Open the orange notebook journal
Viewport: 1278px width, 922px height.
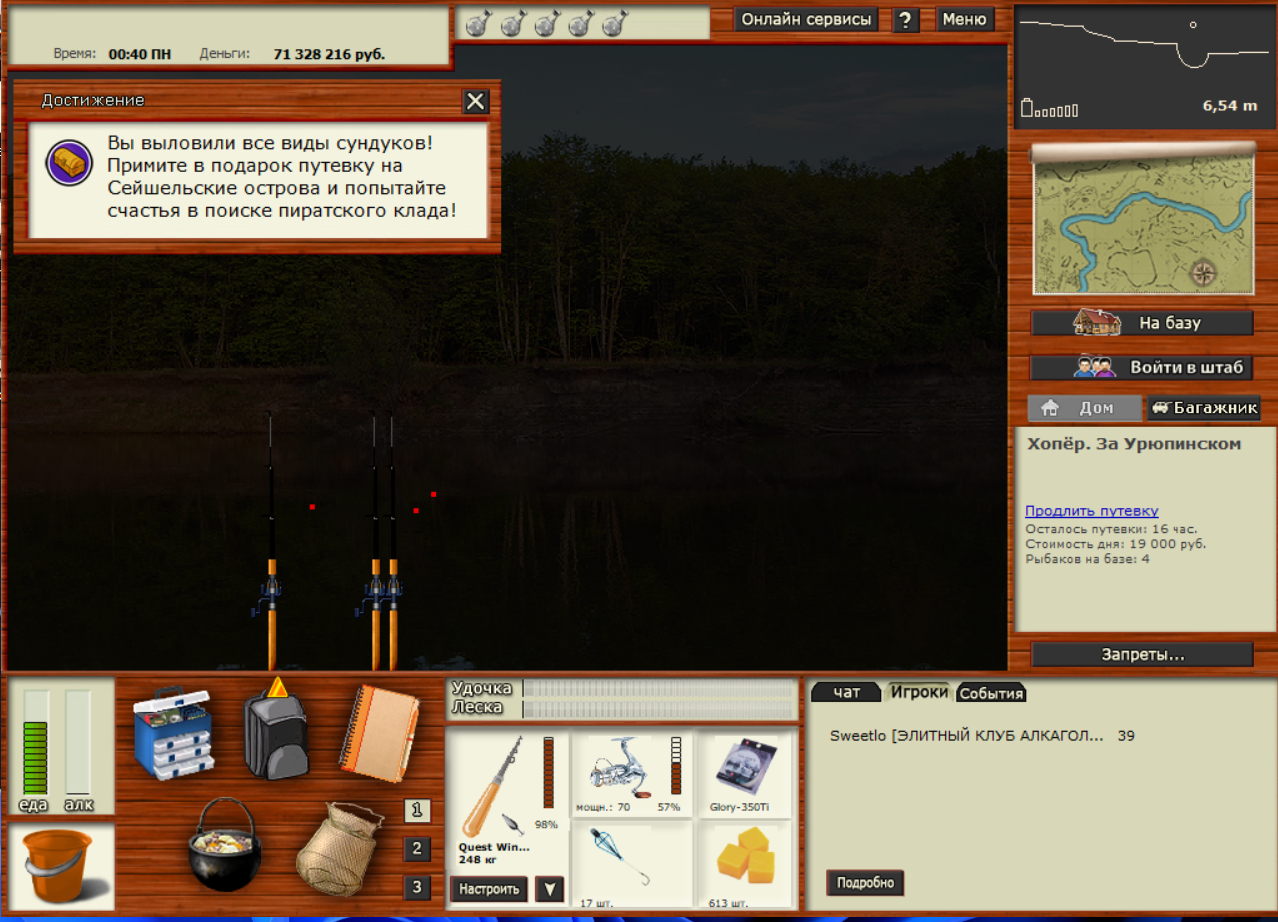click(379, 734)
